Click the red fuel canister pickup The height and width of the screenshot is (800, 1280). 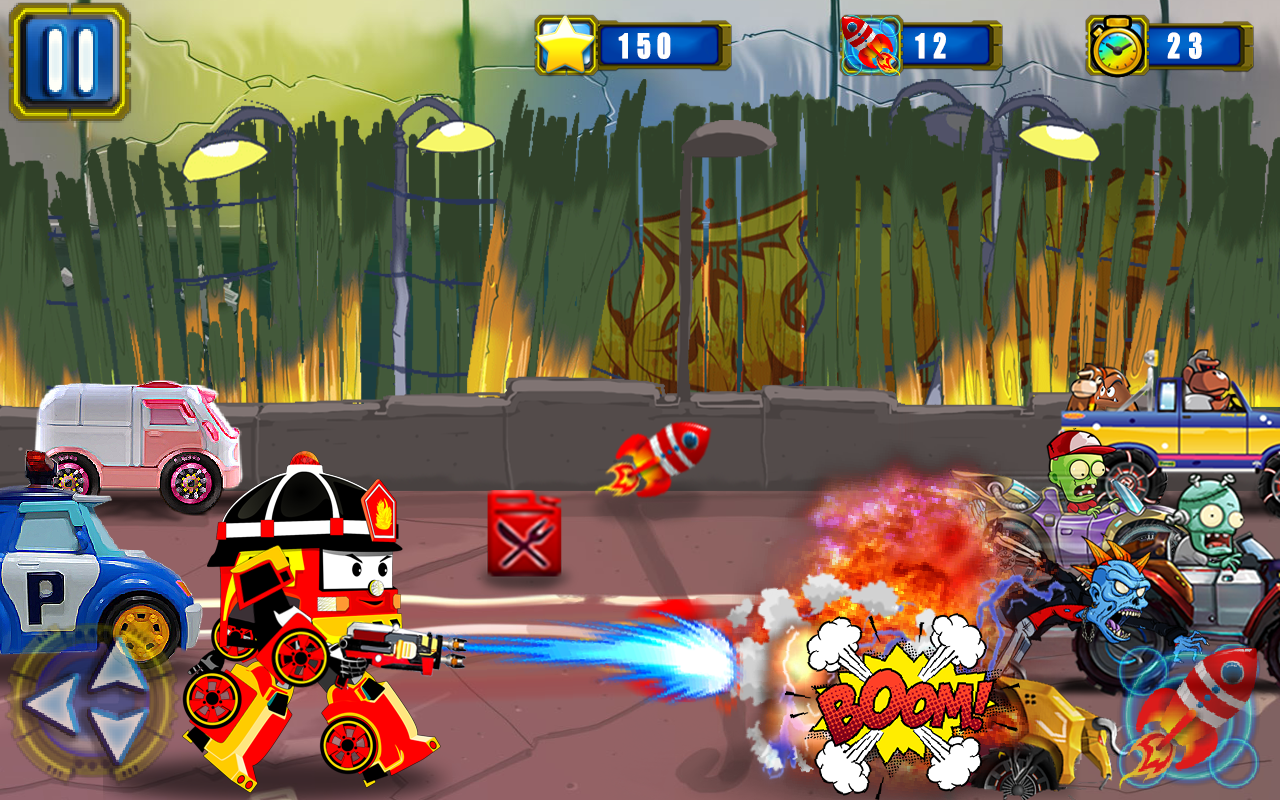[x=521, y=535]
